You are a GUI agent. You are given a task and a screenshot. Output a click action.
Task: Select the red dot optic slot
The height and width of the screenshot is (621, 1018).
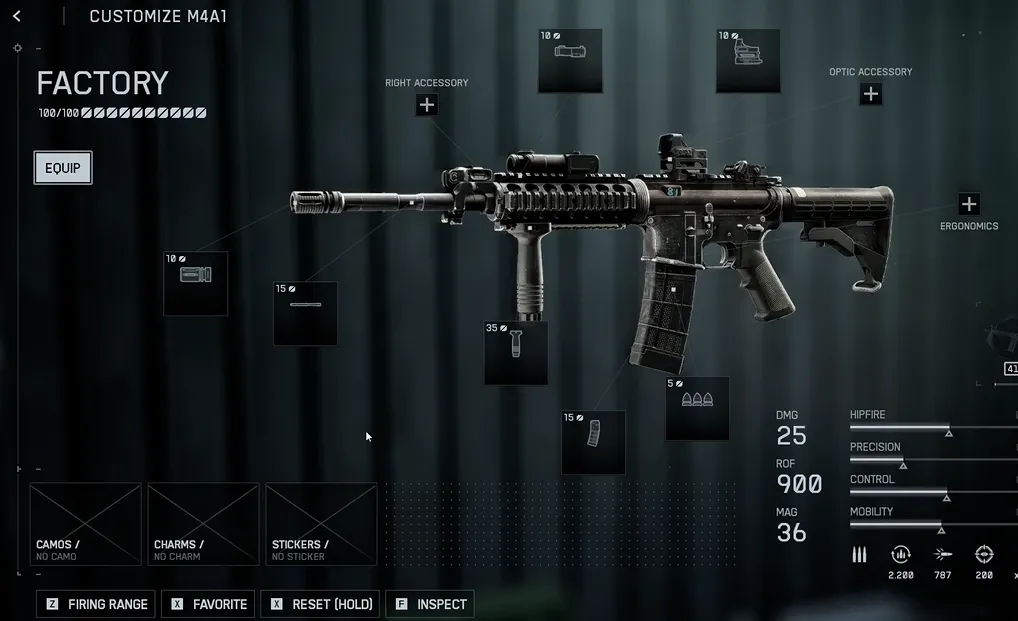tap(748, 61)
